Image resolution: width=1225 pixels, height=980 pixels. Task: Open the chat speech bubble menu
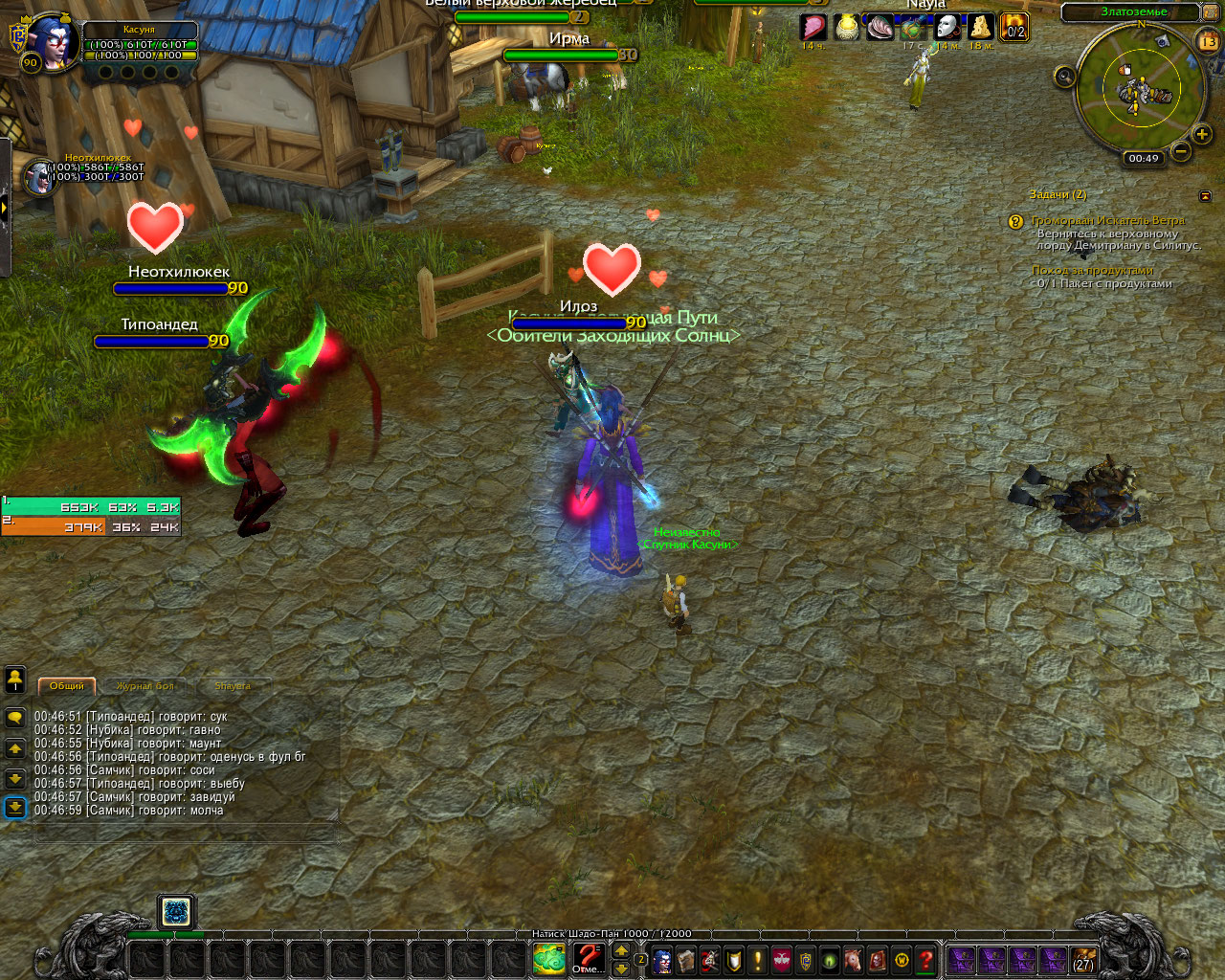click(x=15, y=717)
